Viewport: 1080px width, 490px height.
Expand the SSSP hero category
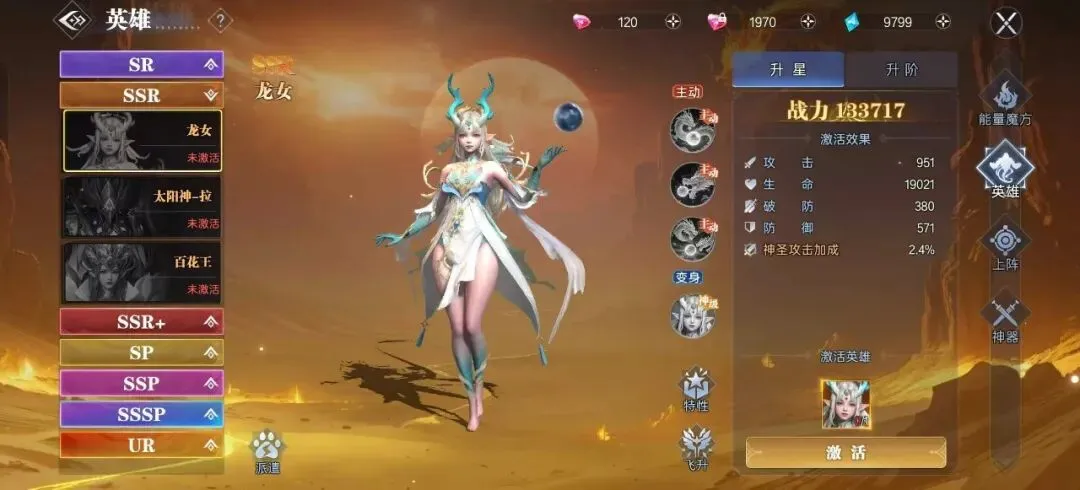[x=141, y=414]
